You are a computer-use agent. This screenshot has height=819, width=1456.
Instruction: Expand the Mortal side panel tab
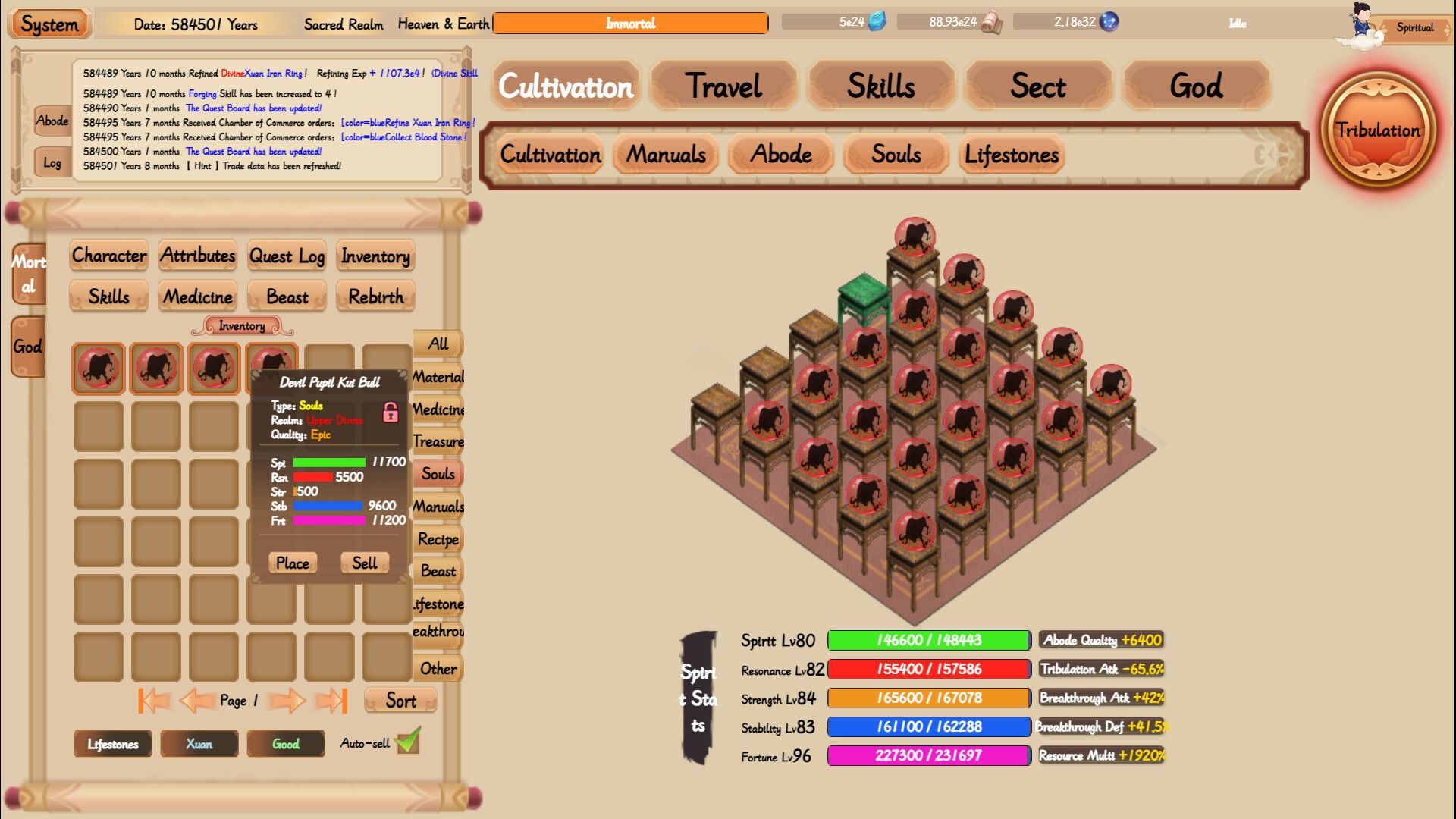coord(28,273)
